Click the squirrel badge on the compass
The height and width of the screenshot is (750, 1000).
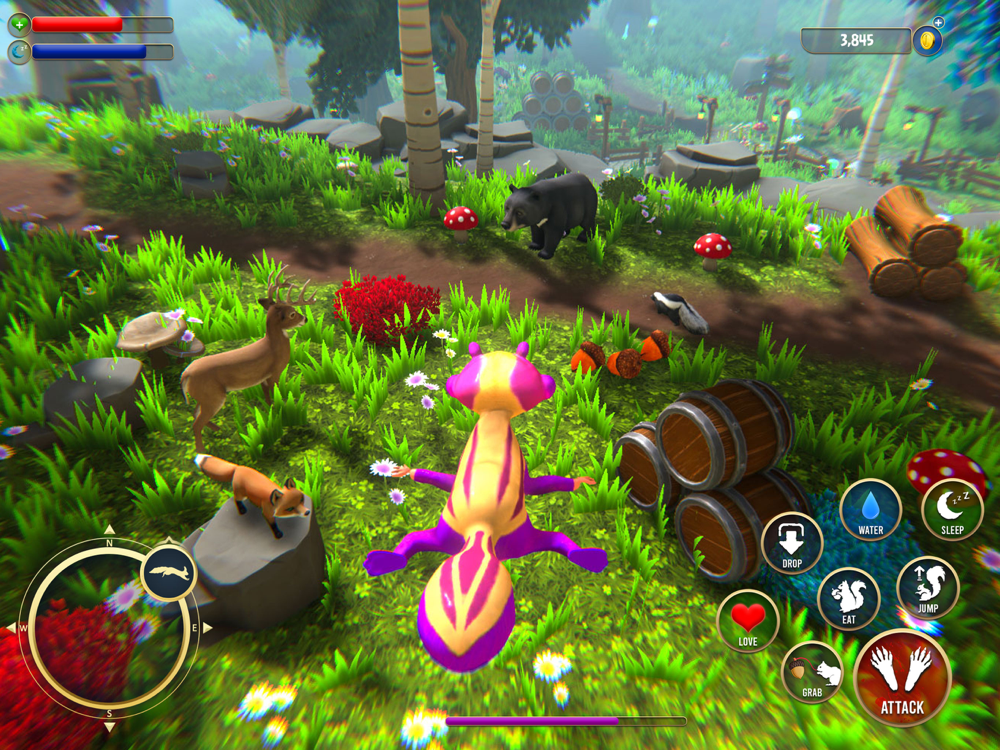[168, 572]
